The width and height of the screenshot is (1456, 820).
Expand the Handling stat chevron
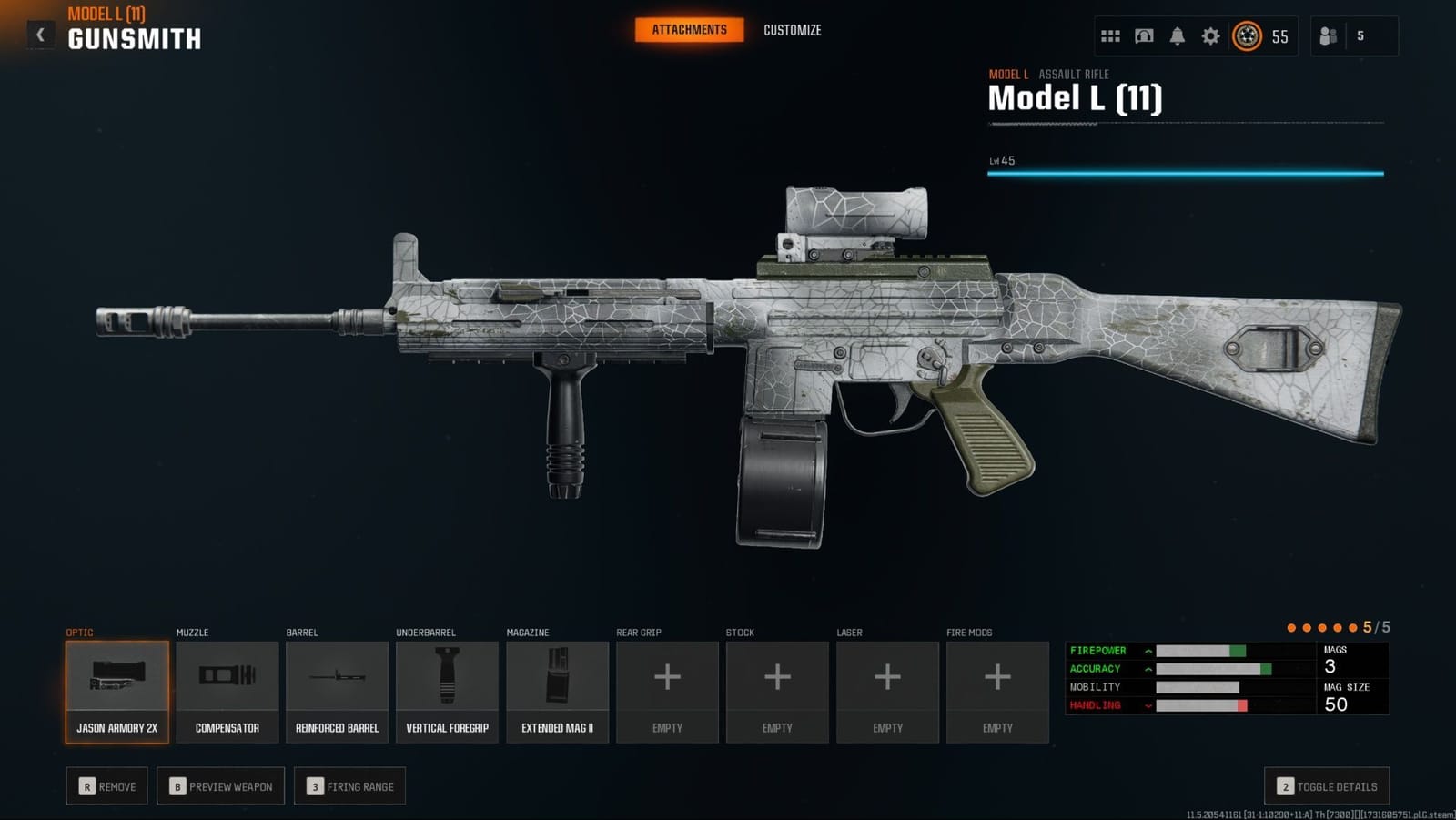(x=1148, y=704)
